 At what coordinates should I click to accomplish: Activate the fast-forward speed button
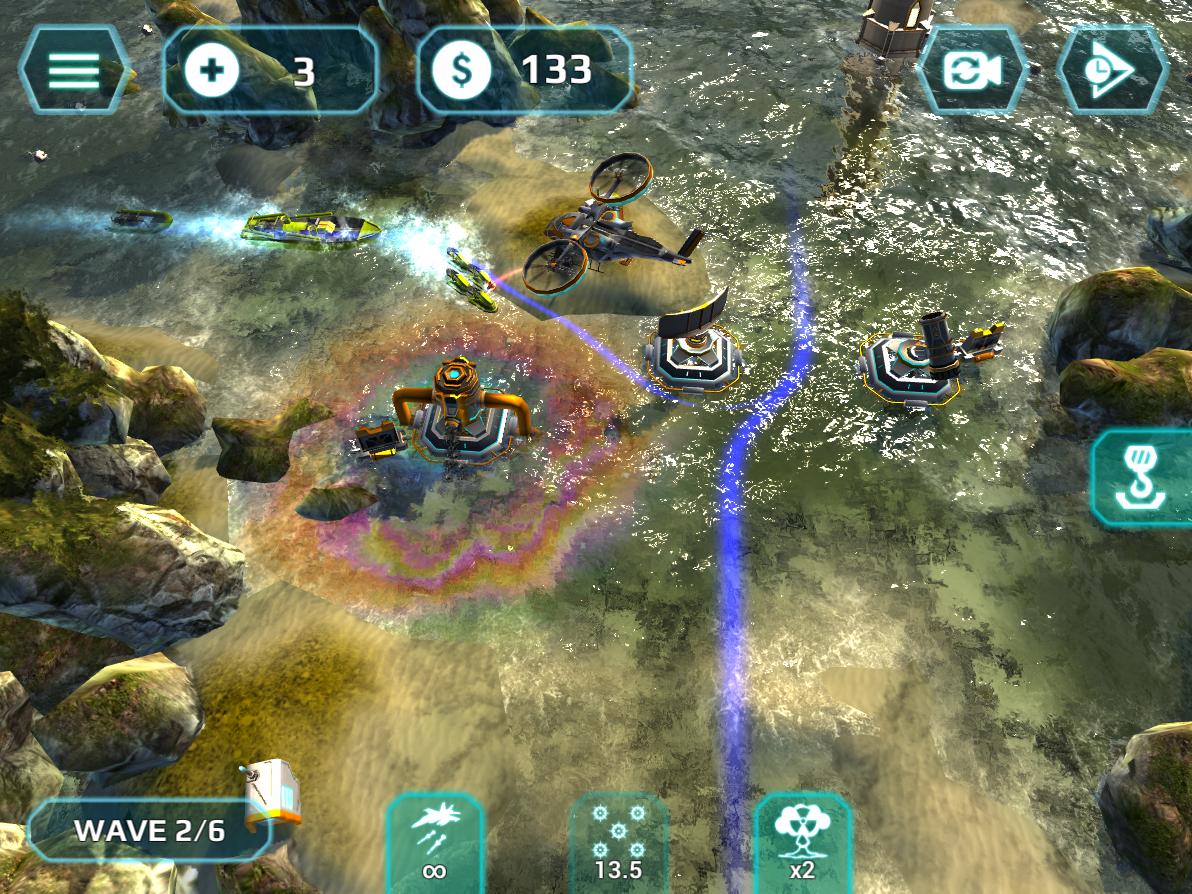point(1111,71)
